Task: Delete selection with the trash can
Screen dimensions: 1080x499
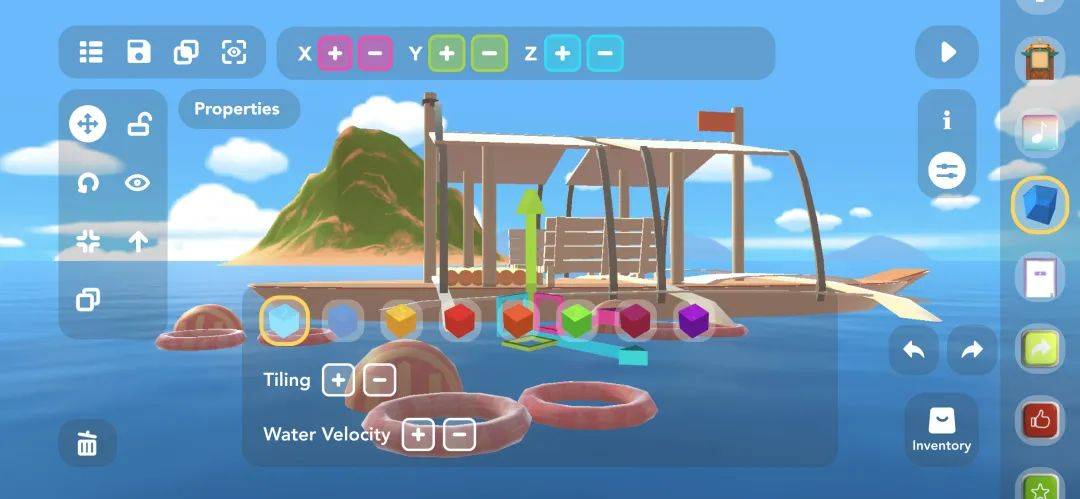Action: coord(87,443)
